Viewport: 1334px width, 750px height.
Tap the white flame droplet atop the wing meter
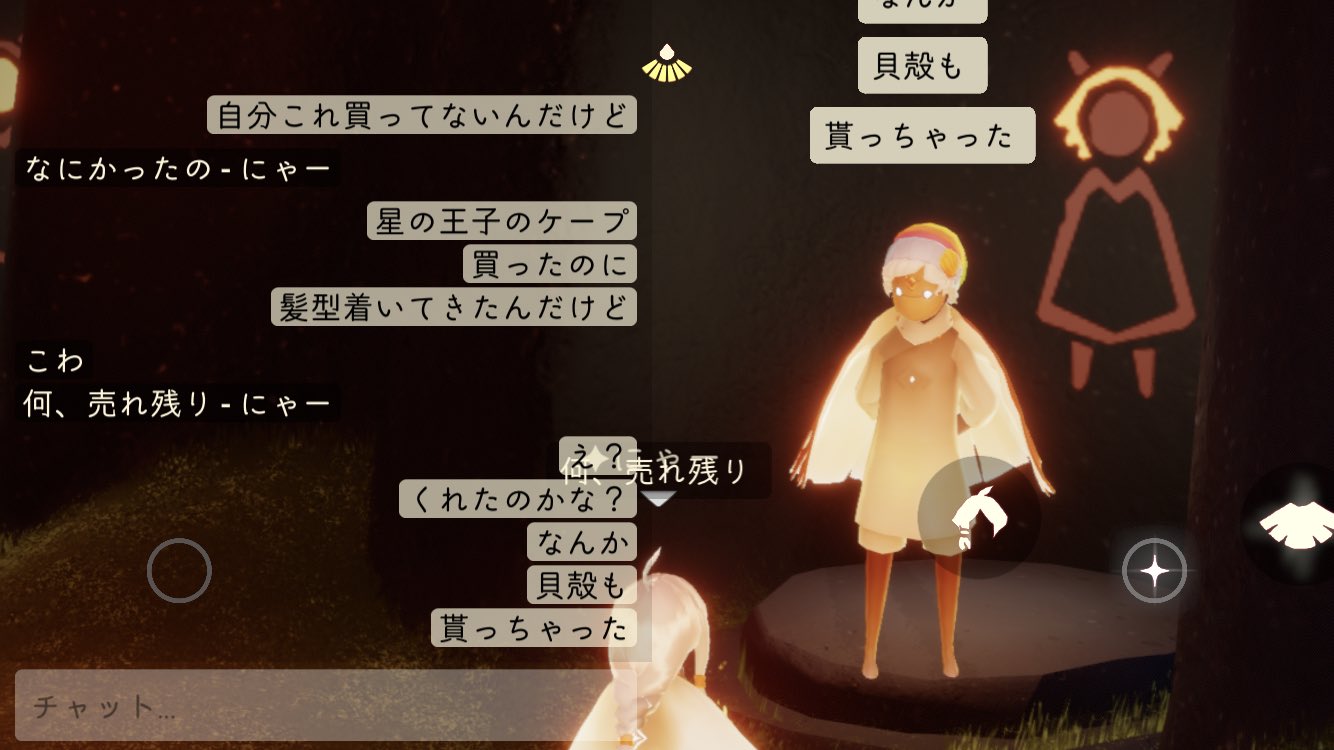667,50
